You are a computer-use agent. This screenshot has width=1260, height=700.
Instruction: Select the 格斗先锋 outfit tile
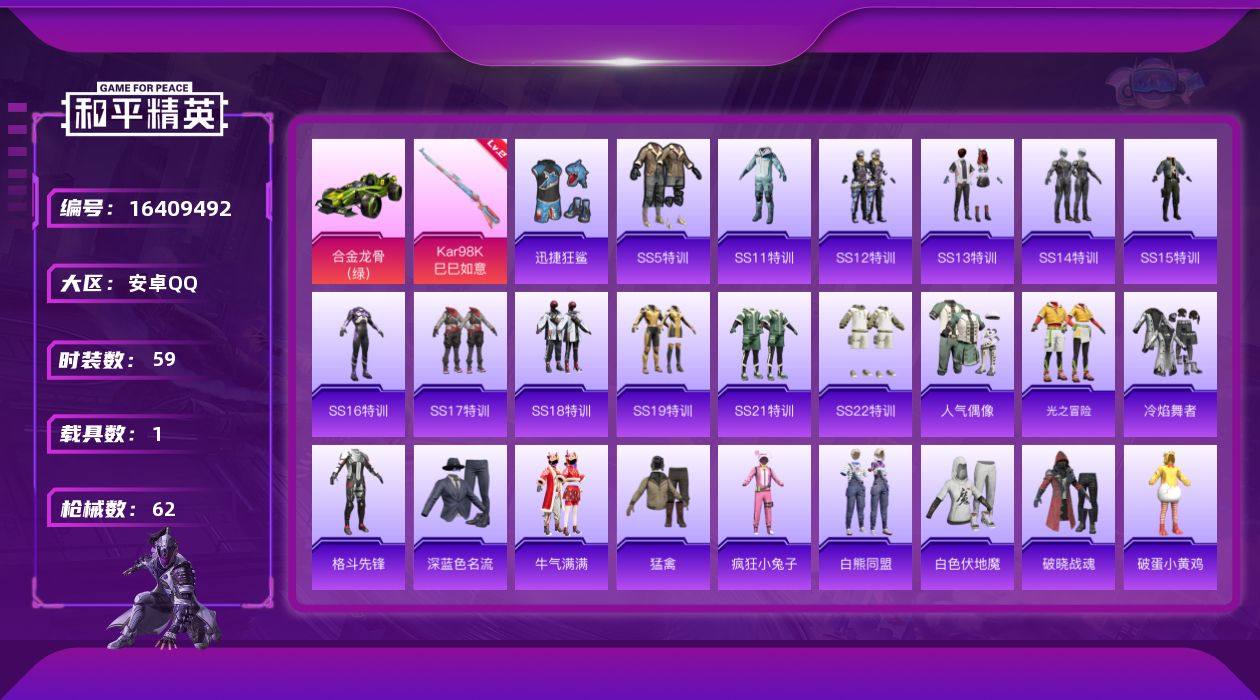358,517
